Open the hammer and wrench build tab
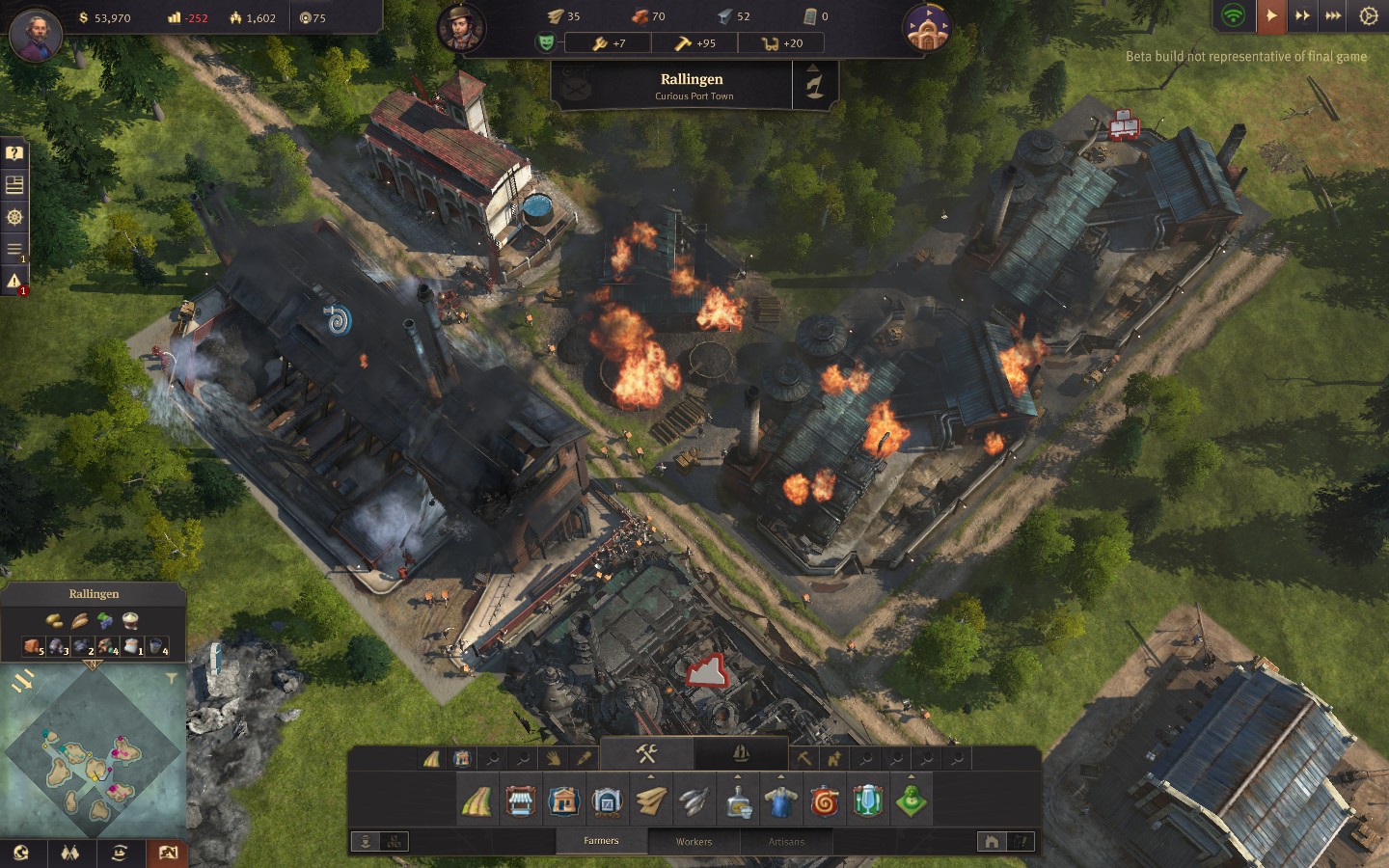Image resolution: width=1389 pixels, height=868 pixels. click(x=646, y=753)
